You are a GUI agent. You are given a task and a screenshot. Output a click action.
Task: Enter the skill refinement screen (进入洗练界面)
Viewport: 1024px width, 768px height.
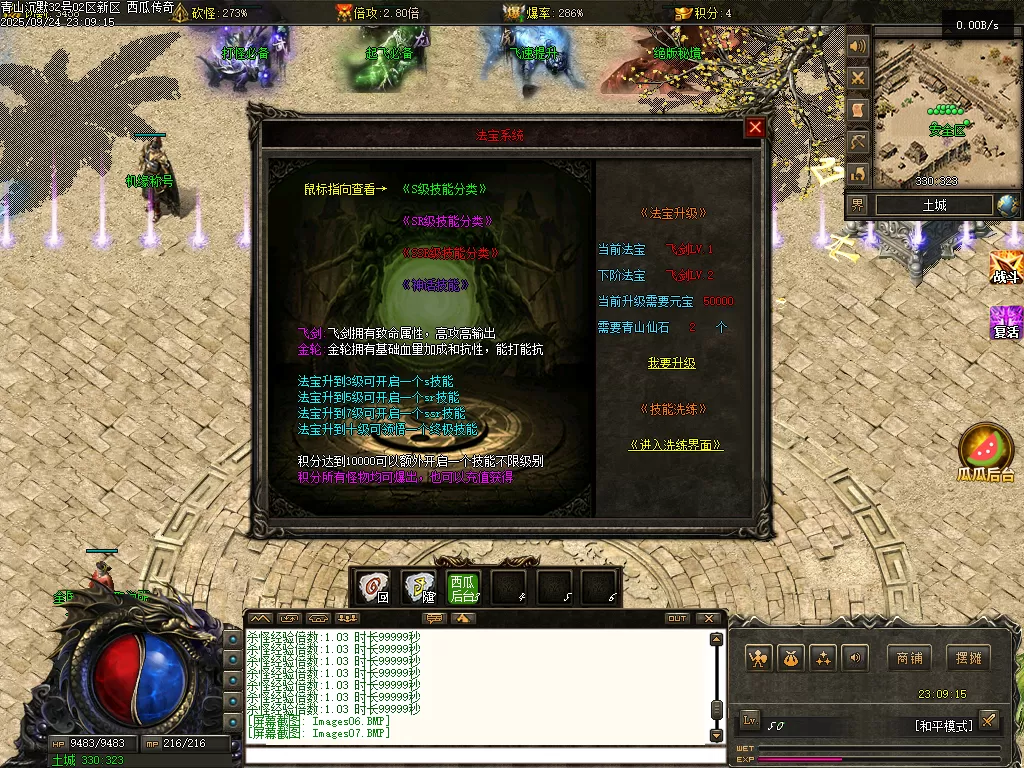(x=676, y=445)
